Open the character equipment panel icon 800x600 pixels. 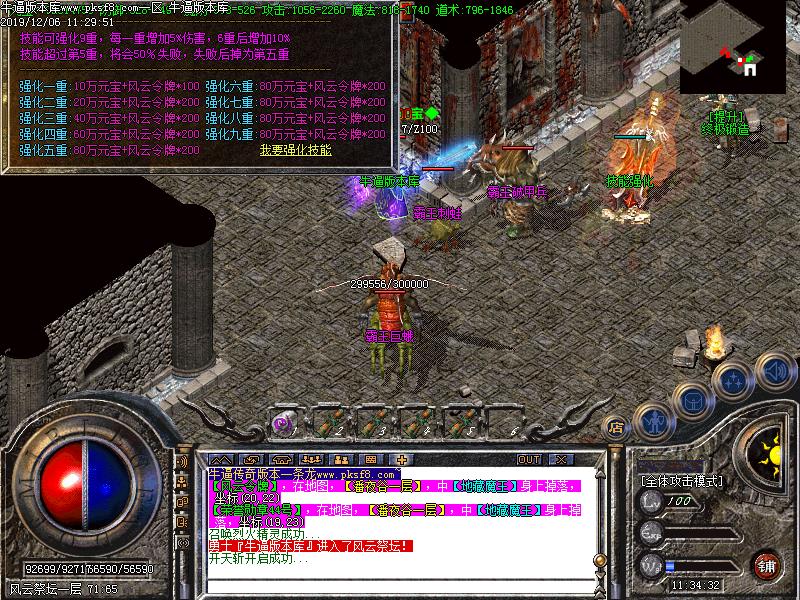pos(652,420)
